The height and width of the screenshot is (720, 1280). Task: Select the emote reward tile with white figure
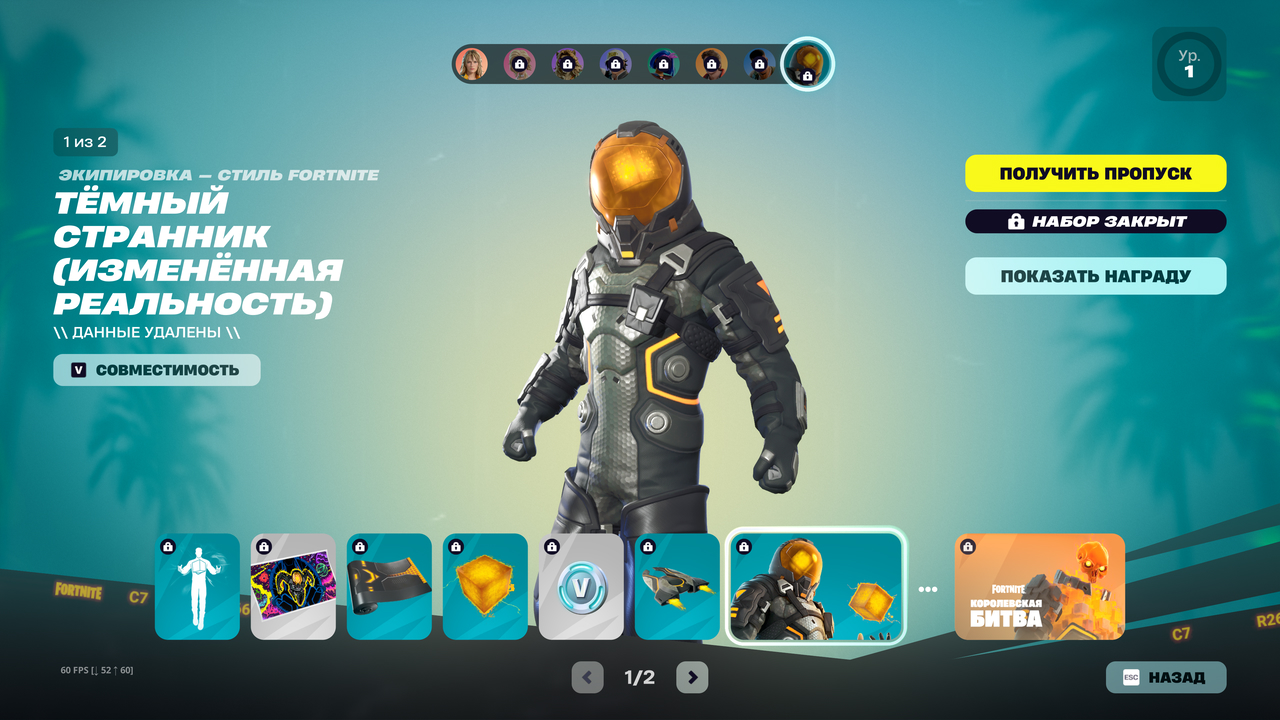click(x=197, y=586)
